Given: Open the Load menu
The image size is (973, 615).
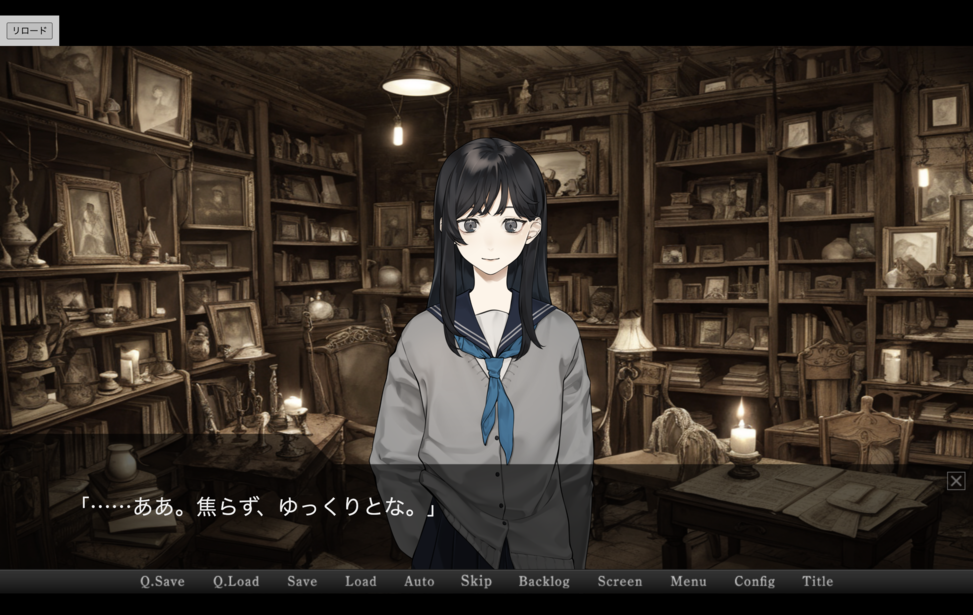Looking at the screenshot, I should pyautogui.click(x=361, y=581).
